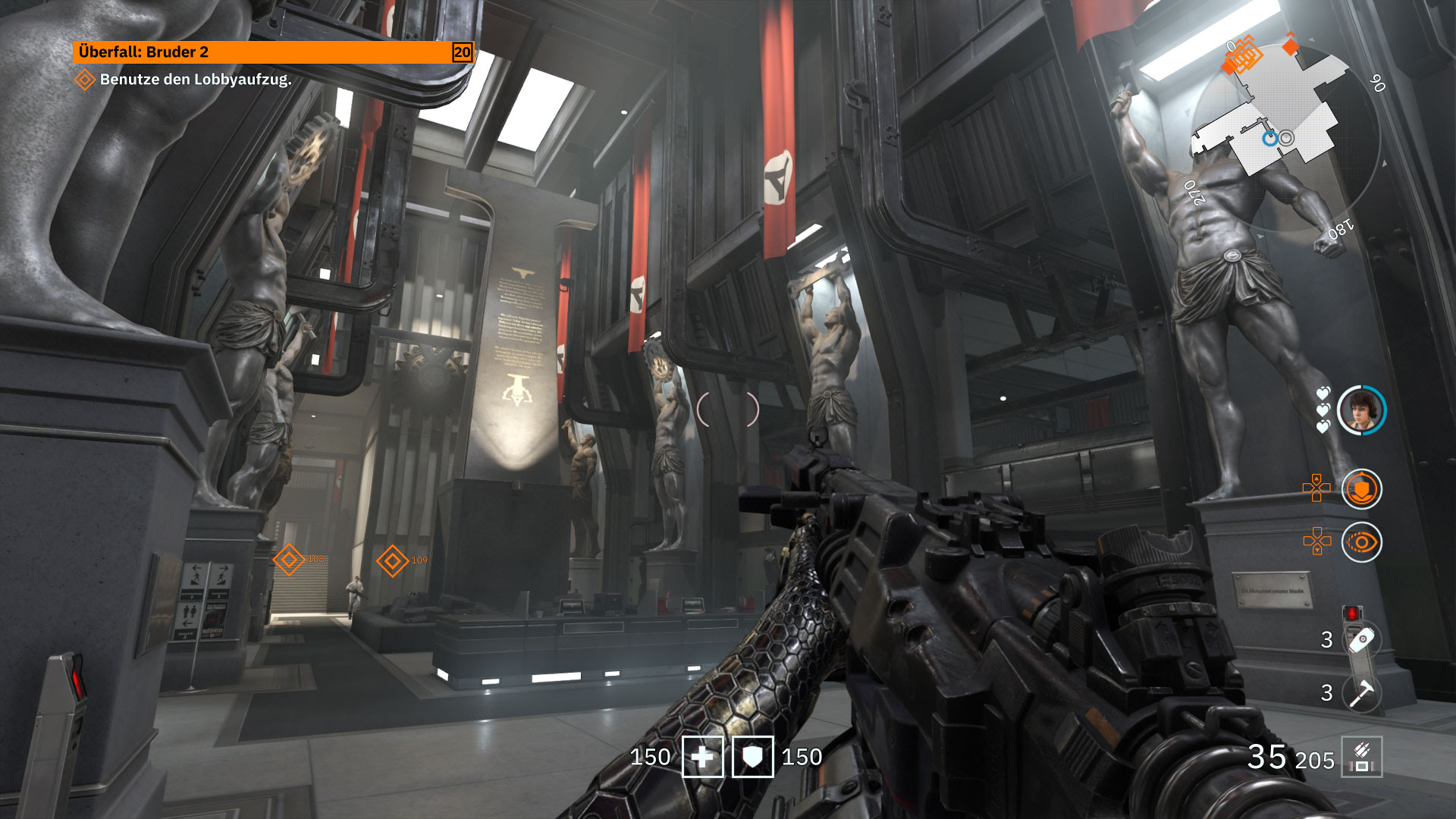Activate the eye cloak ability icon
The height and width of the screenshot is (819, 1456).
(1361, 542)
